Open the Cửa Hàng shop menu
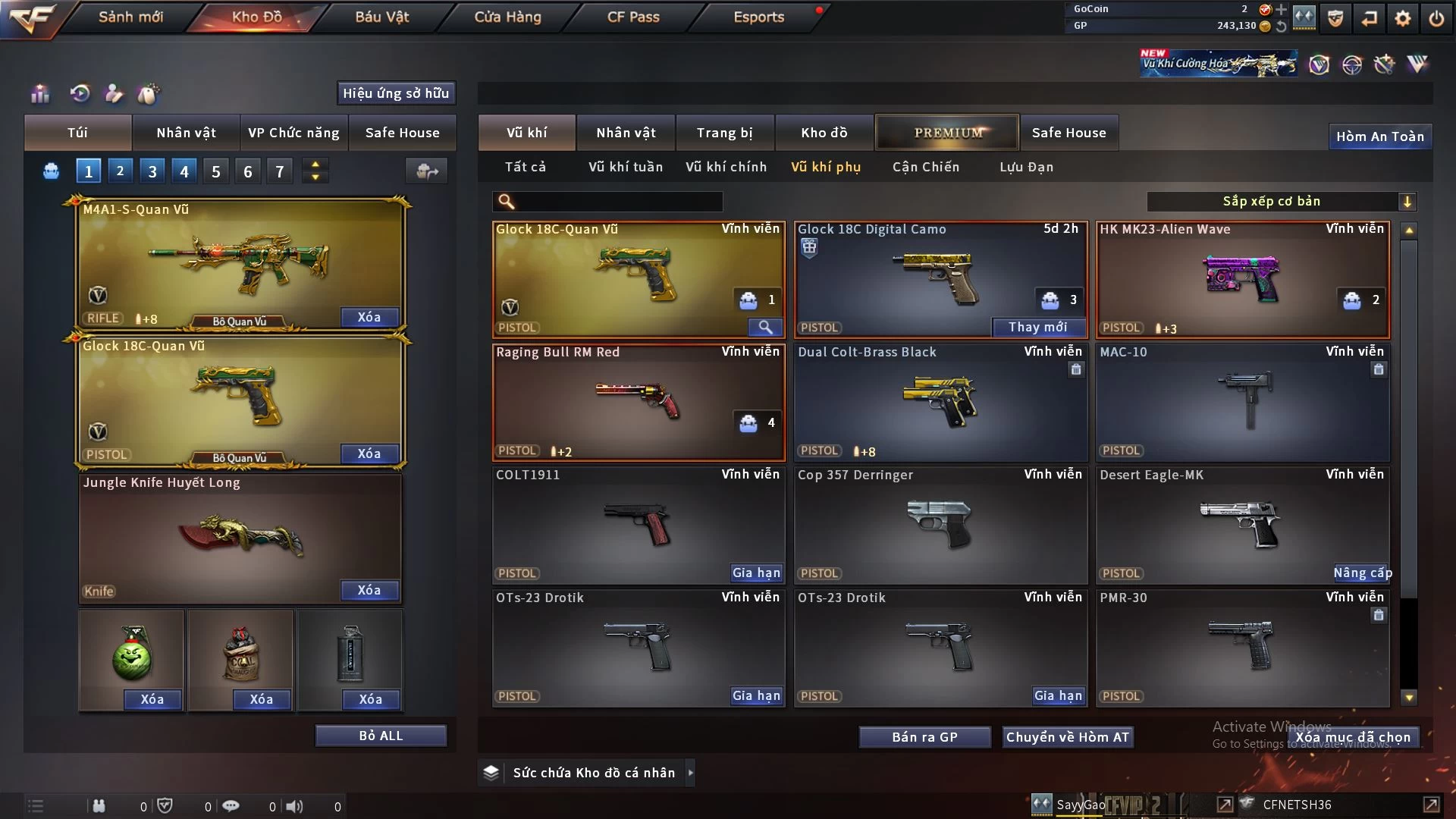1456x819 pixels. point(507,17)
